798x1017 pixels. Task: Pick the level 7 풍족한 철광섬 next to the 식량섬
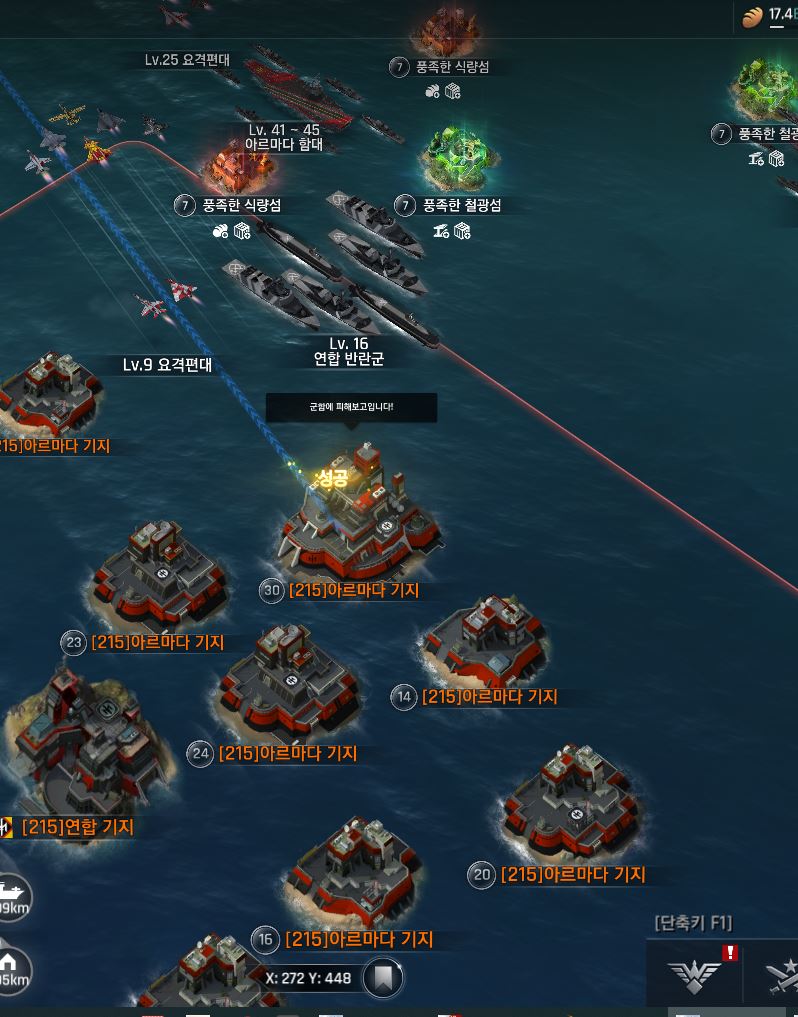pos(457,160)
